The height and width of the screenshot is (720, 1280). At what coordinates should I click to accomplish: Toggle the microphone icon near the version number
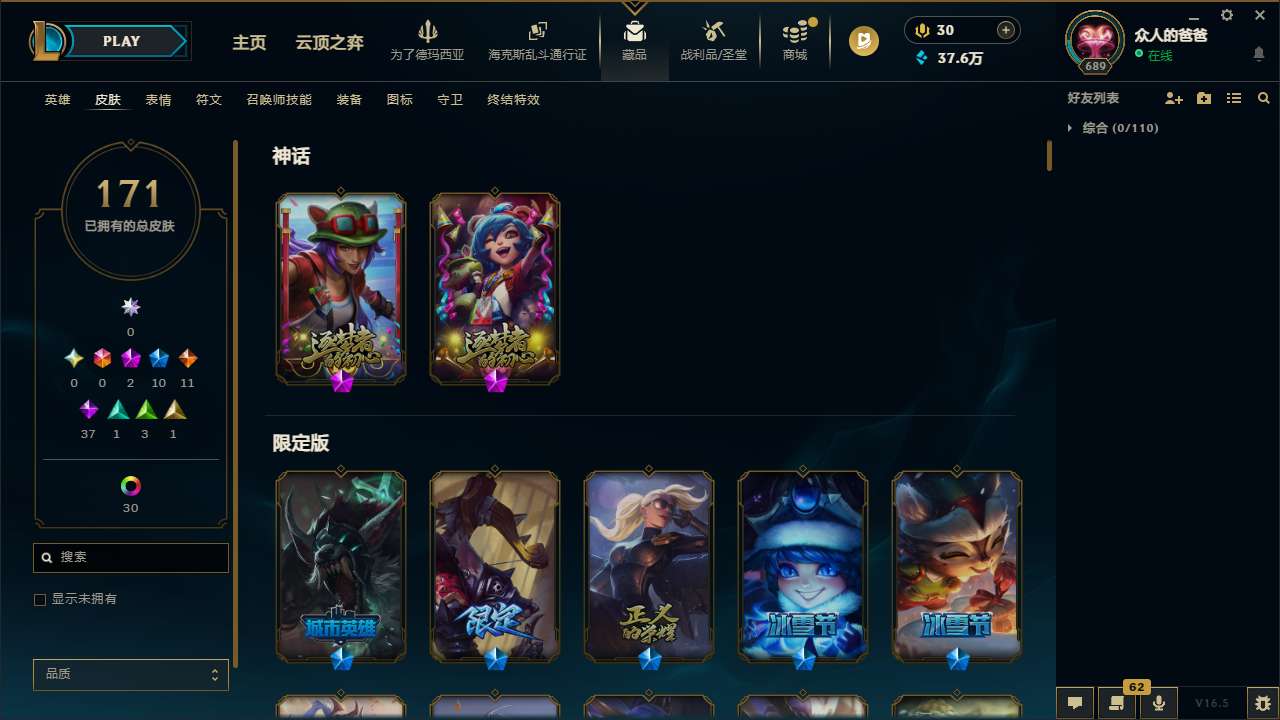1159,703
